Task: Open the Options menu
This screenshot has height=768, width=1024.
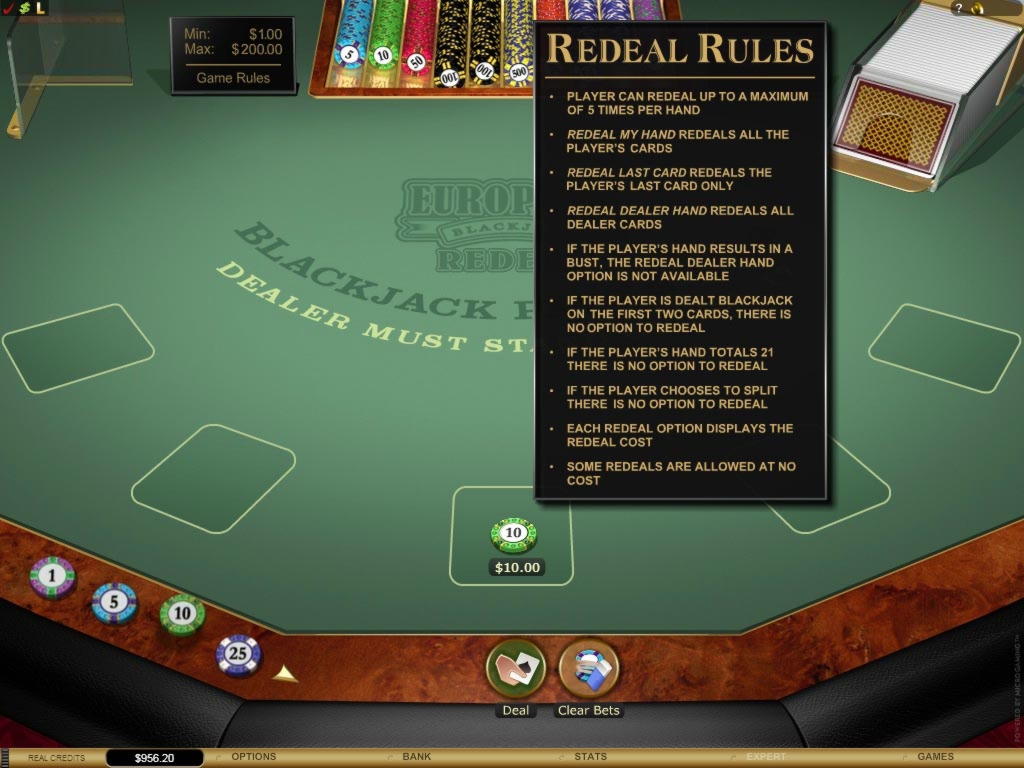Action: (253, 757)
